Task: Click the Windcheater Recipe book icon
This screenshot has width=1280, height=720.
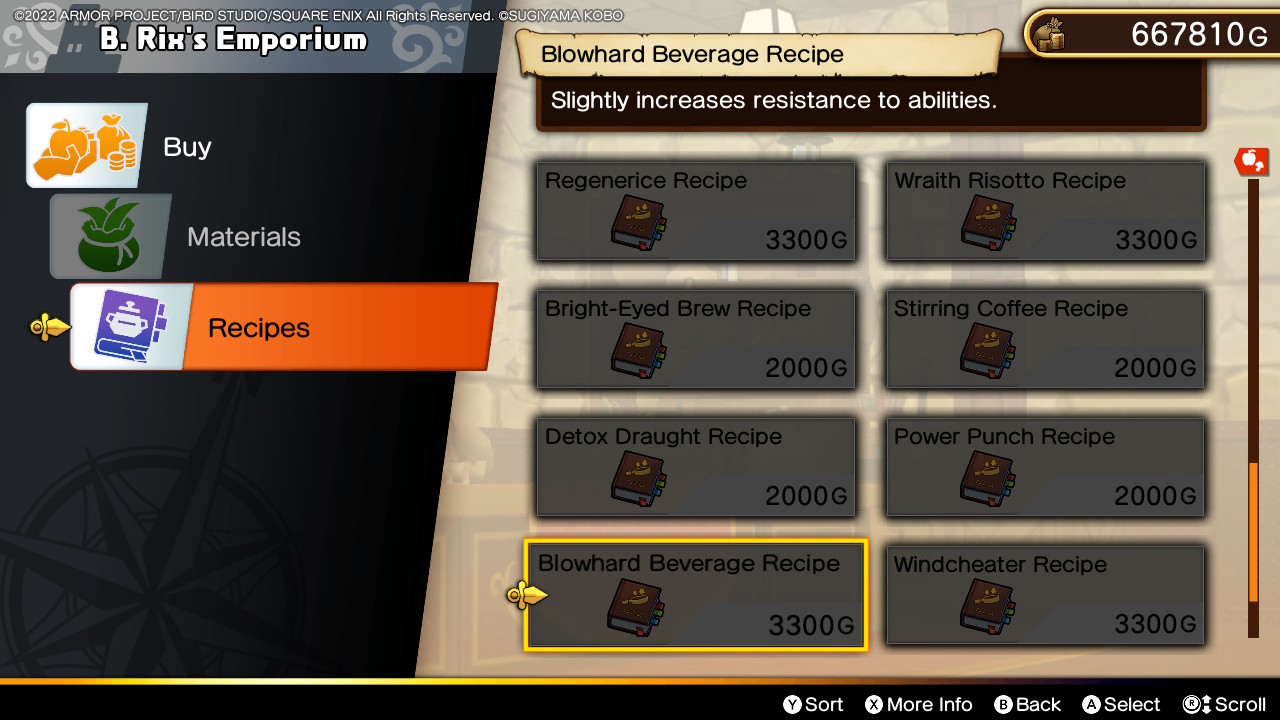Action: (987, 605)
